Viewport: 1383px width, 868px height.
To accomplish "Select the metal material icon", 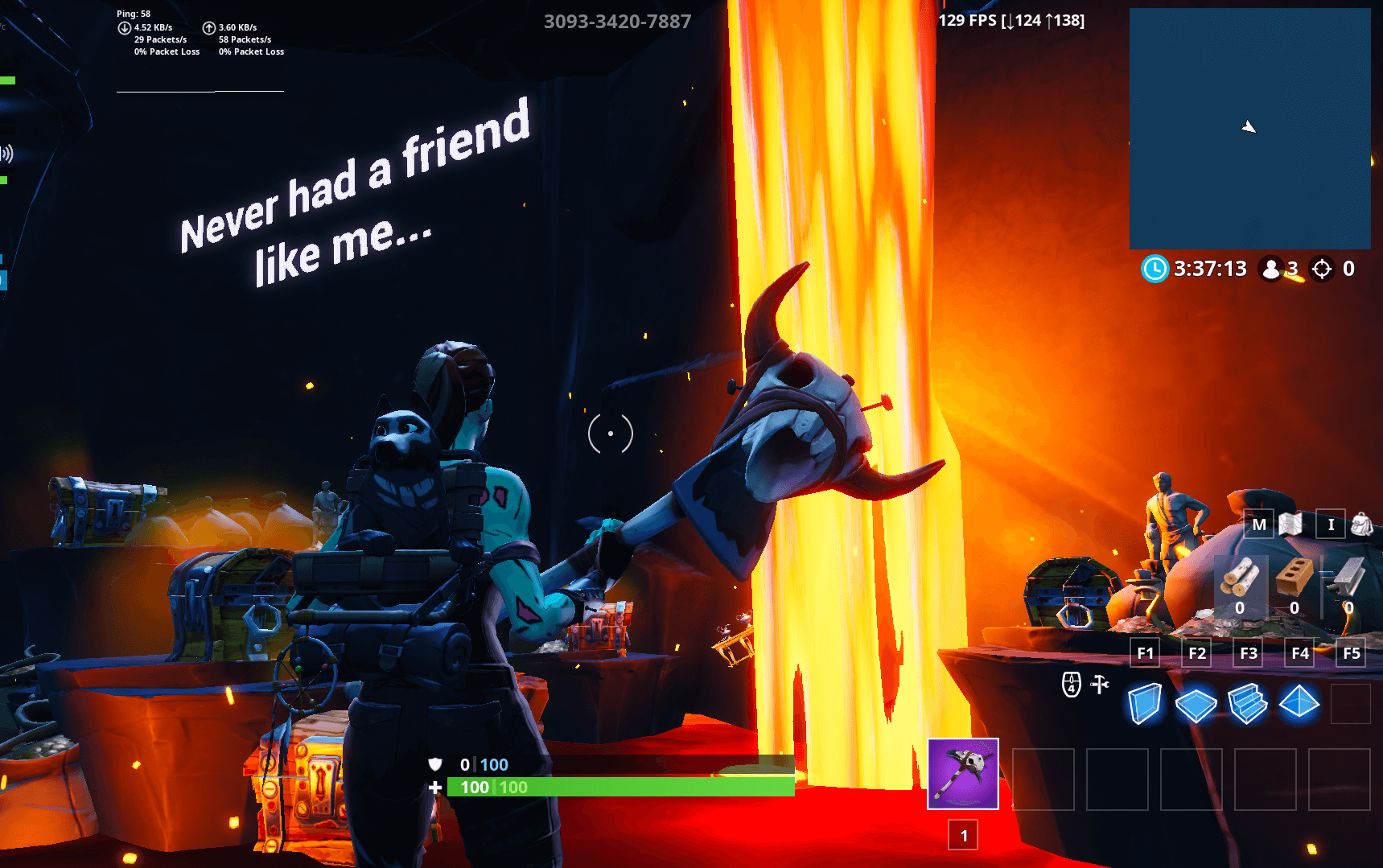I will coord(1348,578).
